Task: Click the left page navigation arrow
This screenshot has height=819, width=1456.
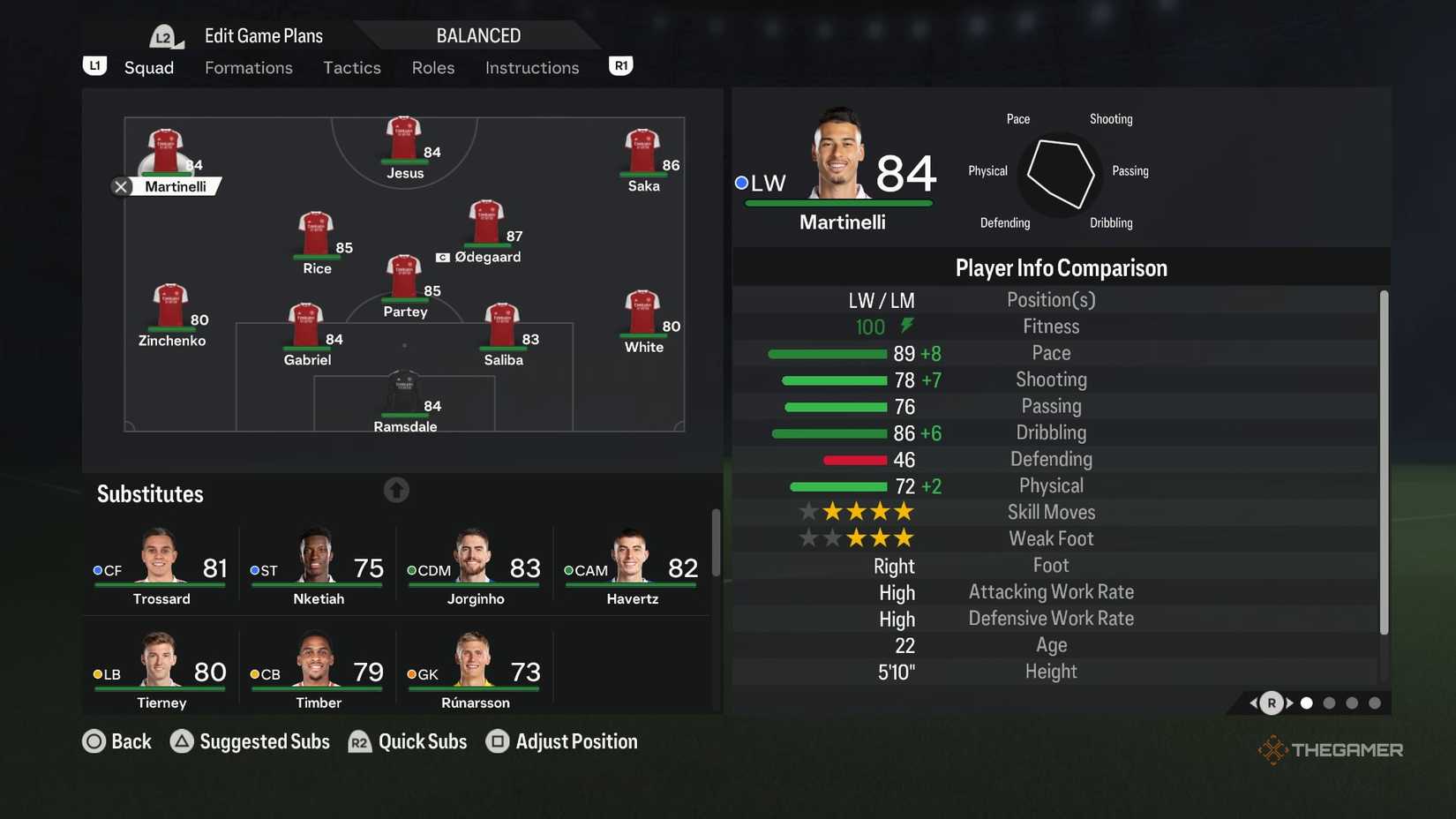Action: coord(1253,703)
